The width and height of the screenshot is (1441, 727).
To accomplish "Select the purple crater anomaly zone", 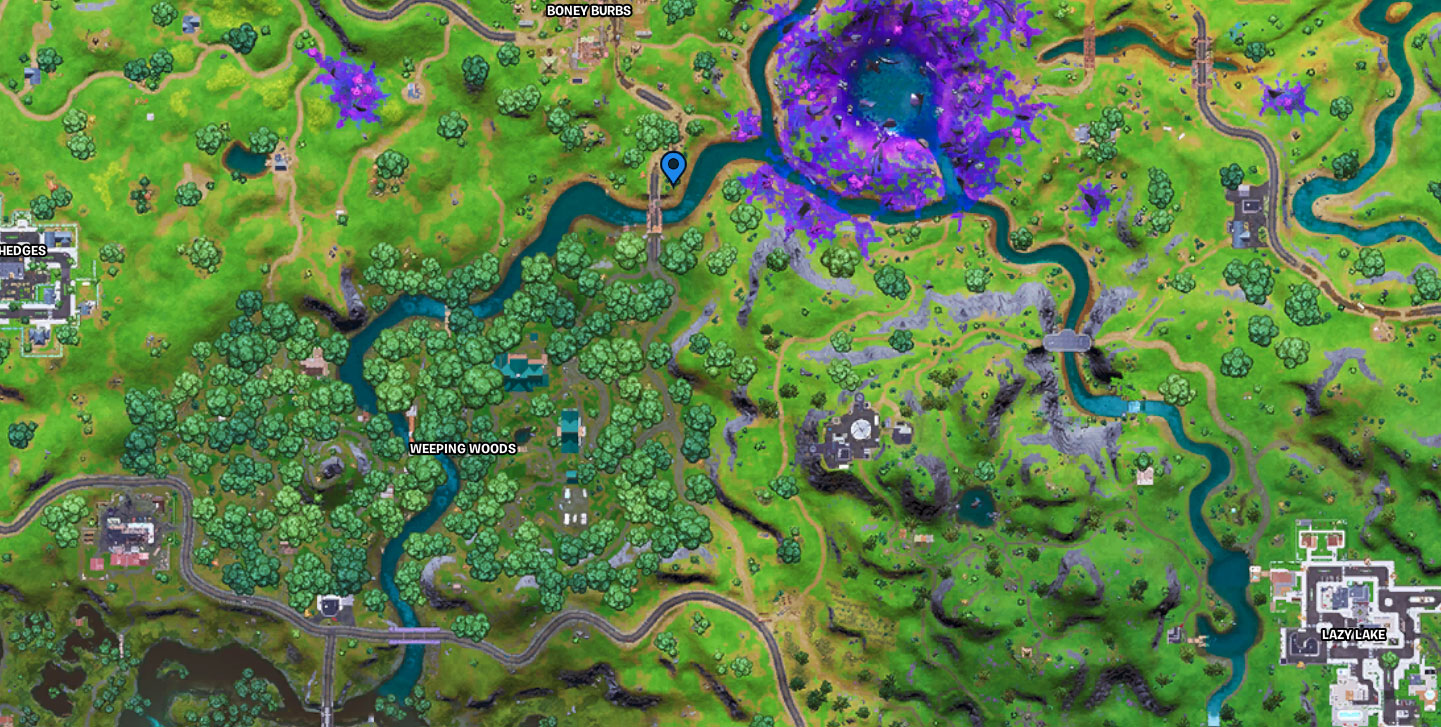I will point(890,100).
